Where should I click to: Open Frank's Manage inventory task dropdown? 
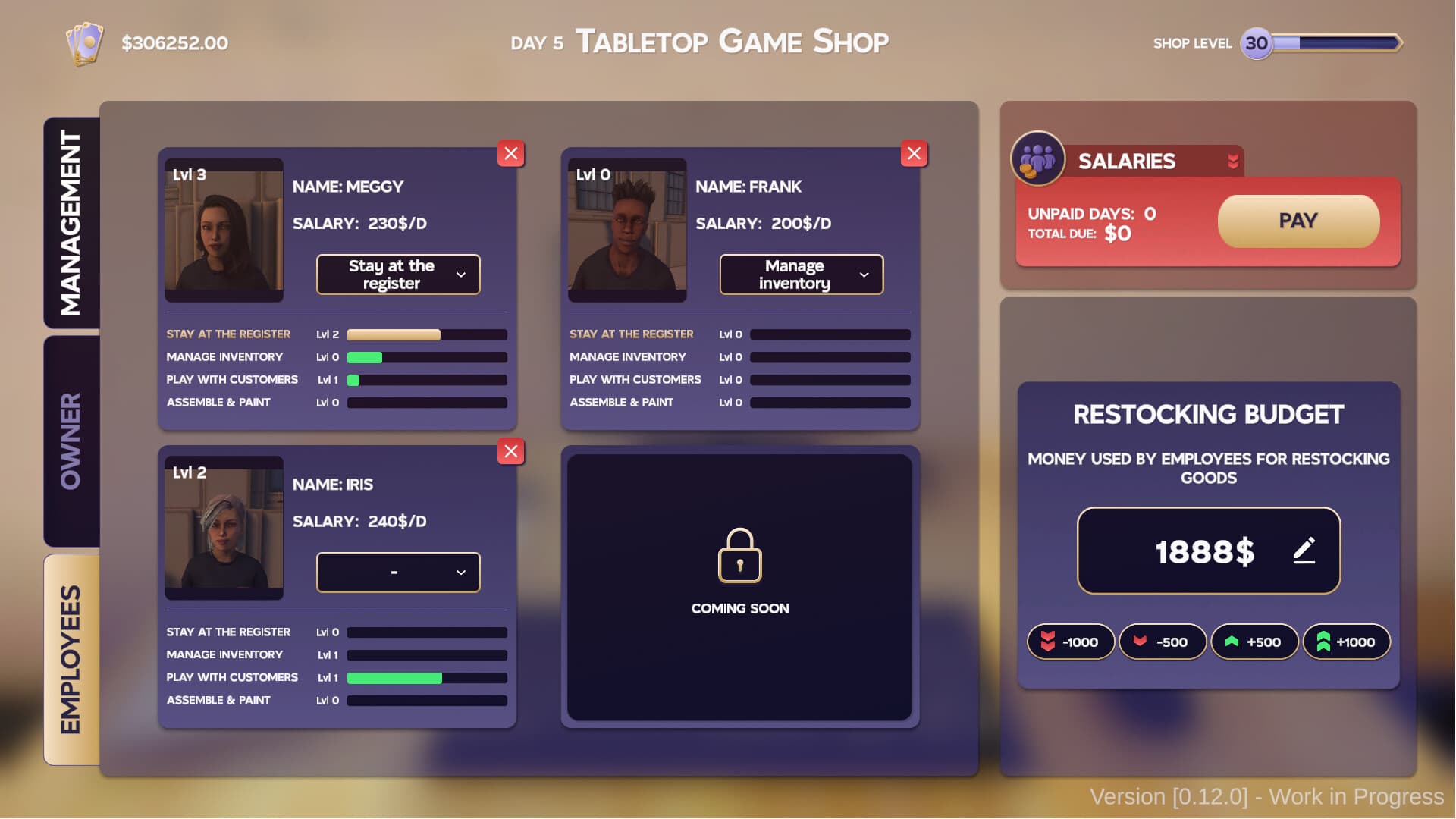tap(801, 275)
